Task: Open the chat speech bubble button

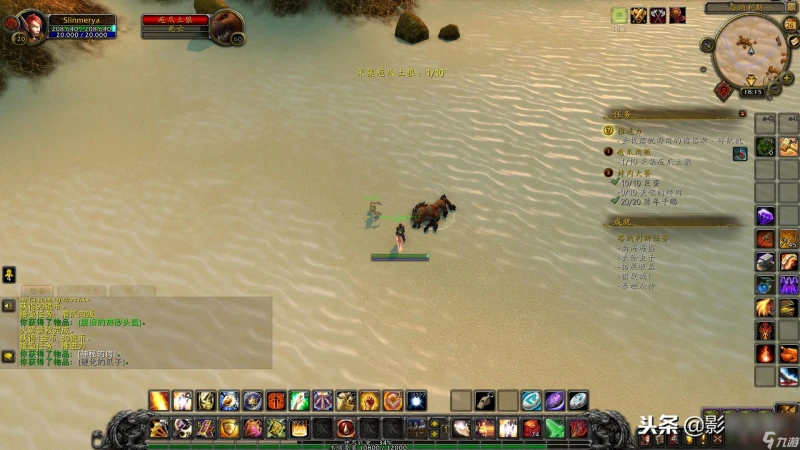Action: tap(8, 355)
